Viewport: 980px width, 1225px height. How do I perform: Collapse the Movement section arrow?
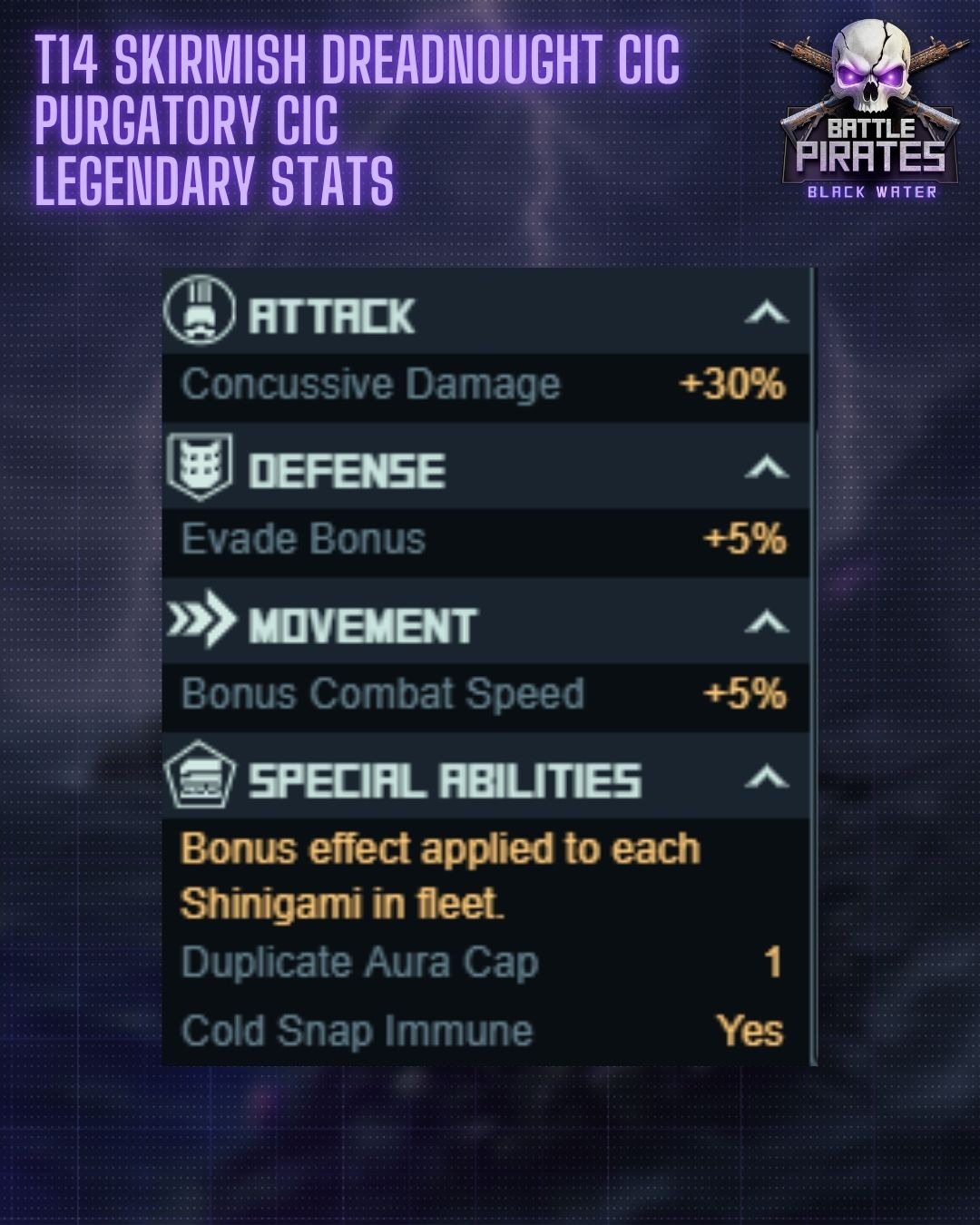[x=767, y=622]
